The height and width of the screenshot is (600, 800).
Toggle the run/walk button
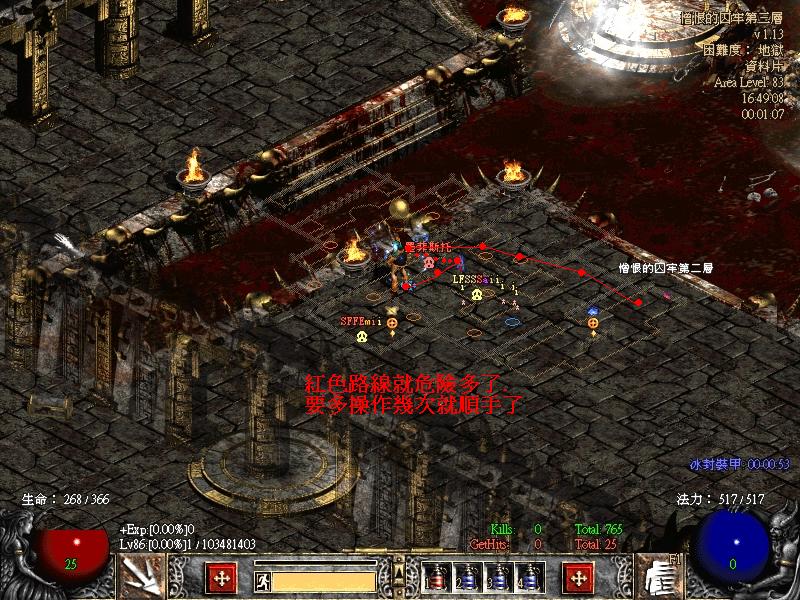pyautogui.click(x=261, y=579)
